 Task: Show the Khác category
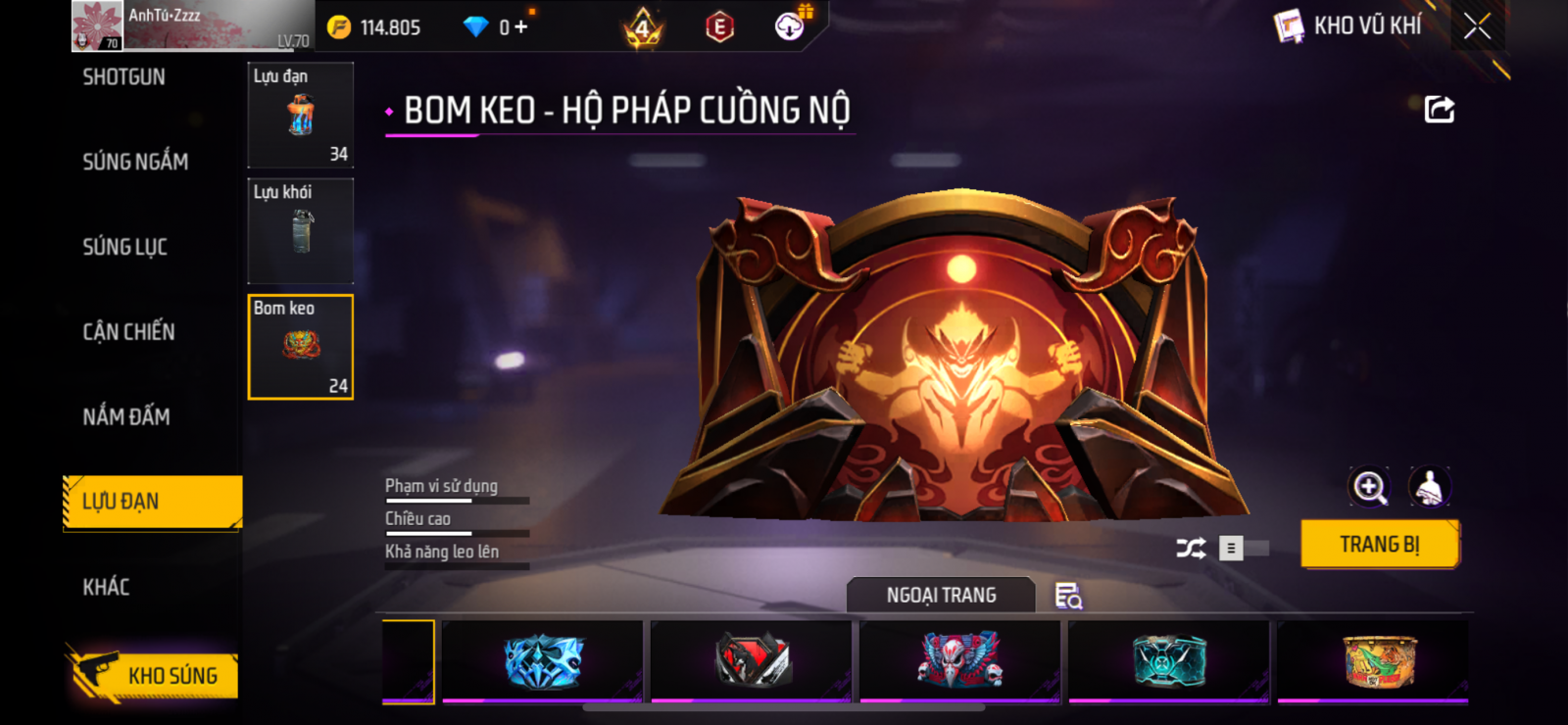click(x=106, y=587)
